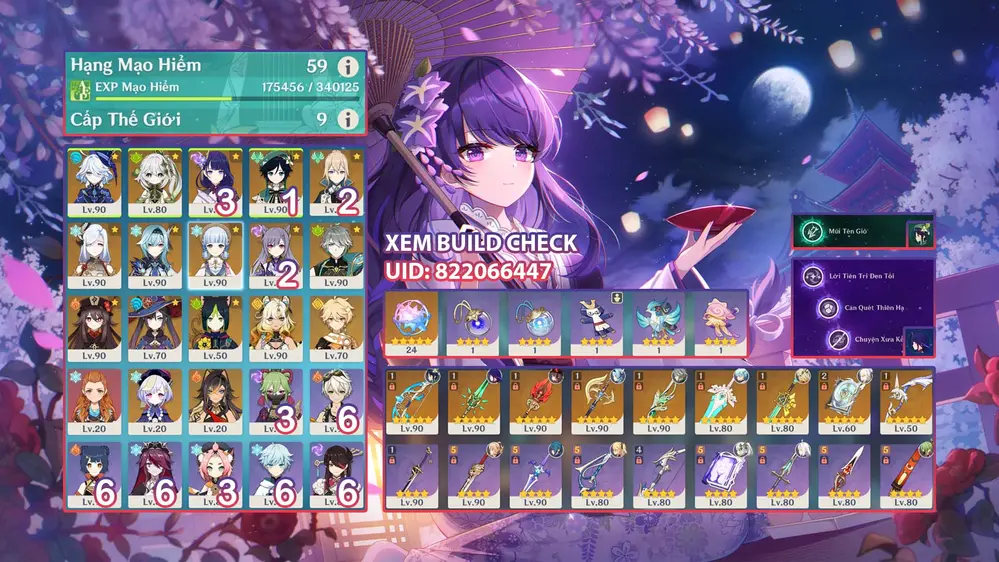Choose Venti's character portrait
The image size is (999, 562).
276,182
